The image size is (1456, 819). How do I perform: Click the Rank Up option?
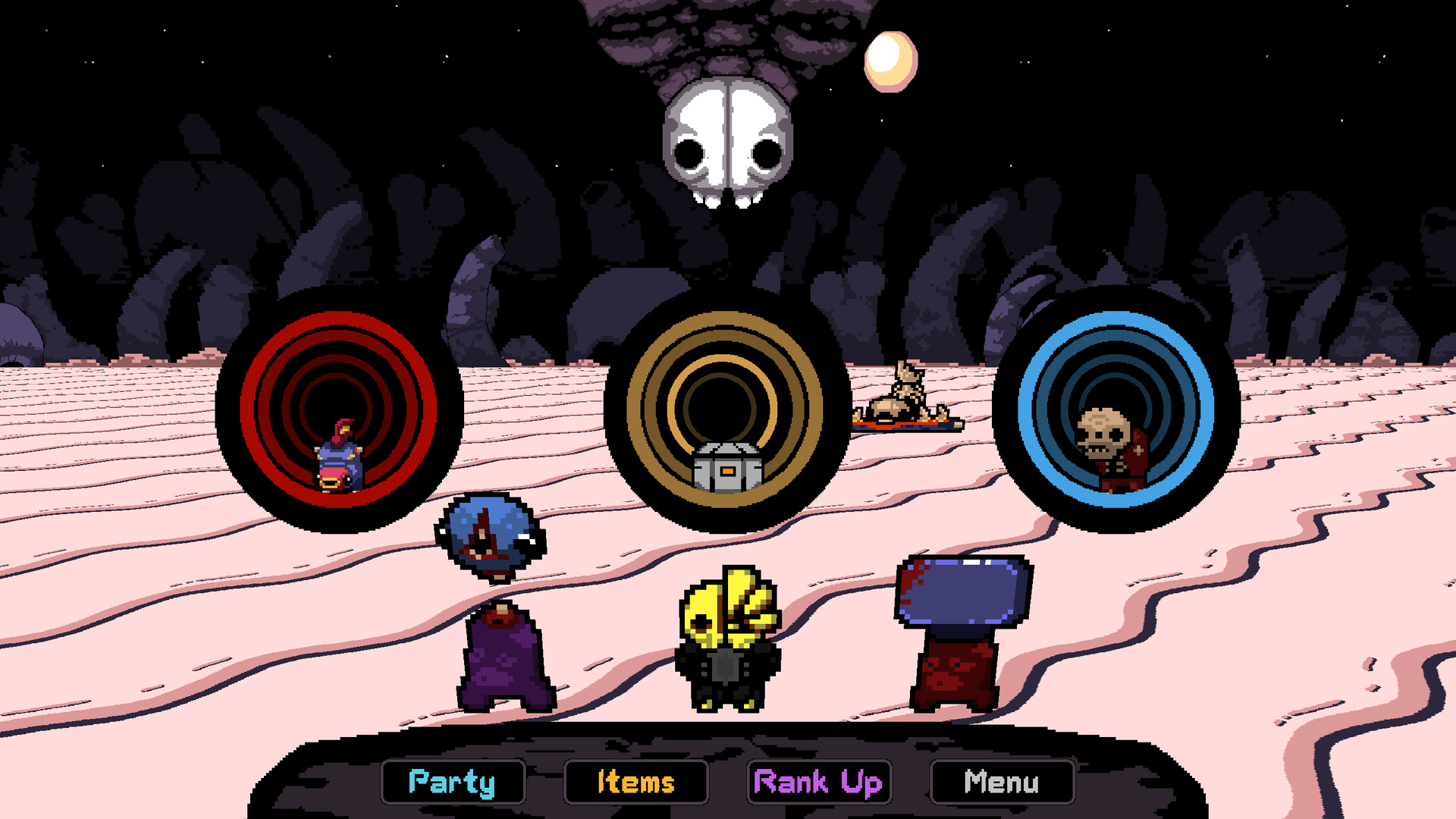[x=821, y=782]
